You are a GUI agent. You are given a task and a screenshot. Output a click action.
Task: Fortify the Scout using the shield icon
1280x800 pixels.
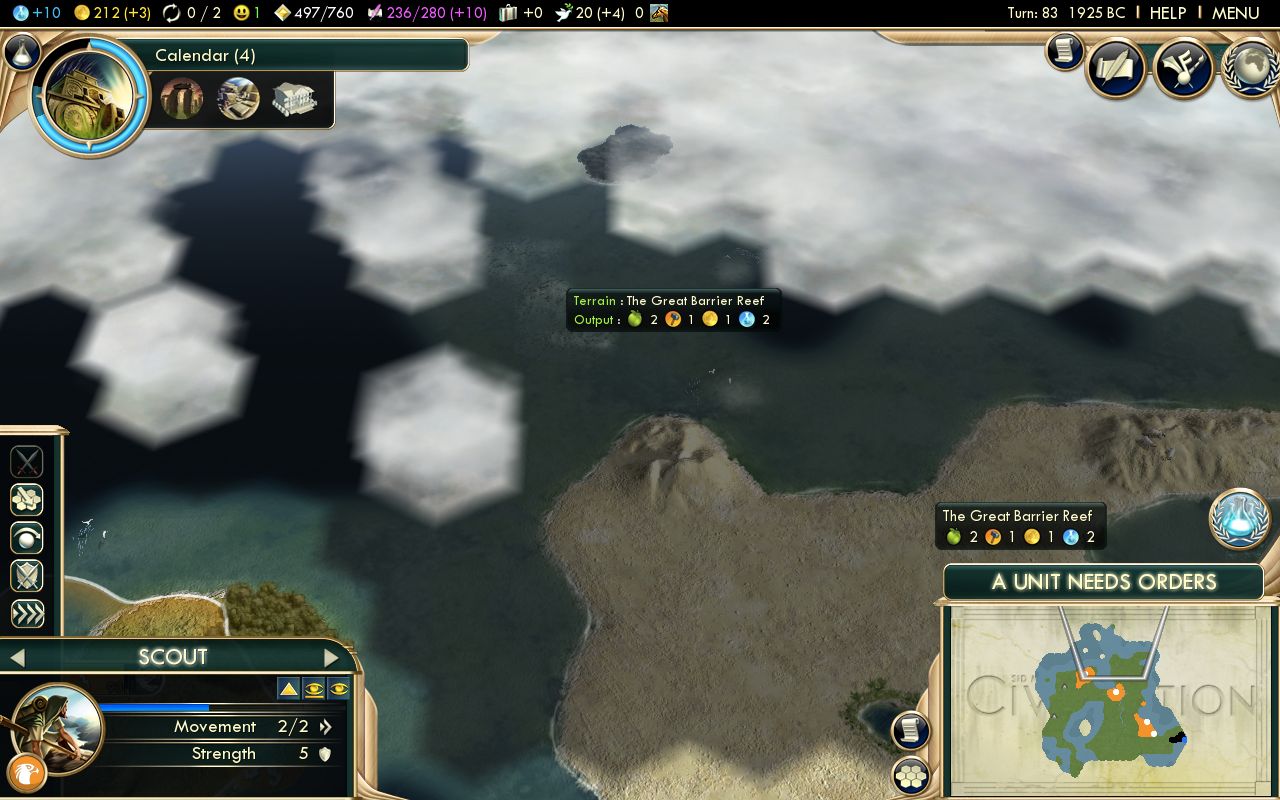pos(26,576)
